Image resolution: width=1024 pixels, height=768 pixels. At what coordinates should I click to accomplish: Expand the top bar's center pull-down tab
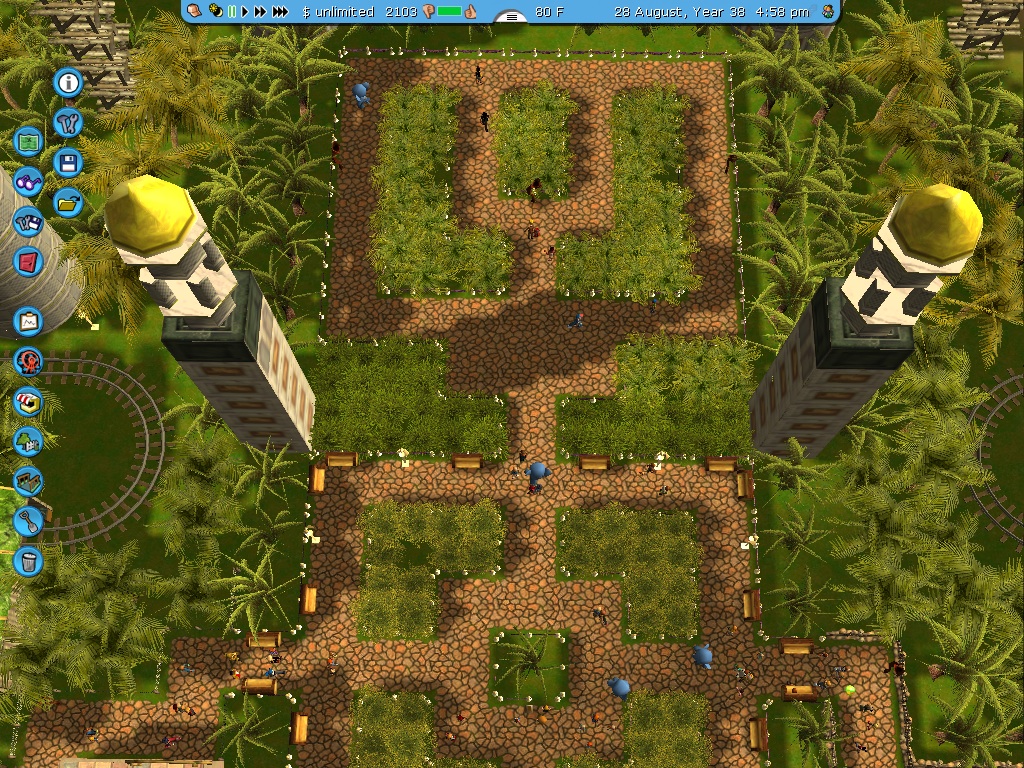pos(512,16)
